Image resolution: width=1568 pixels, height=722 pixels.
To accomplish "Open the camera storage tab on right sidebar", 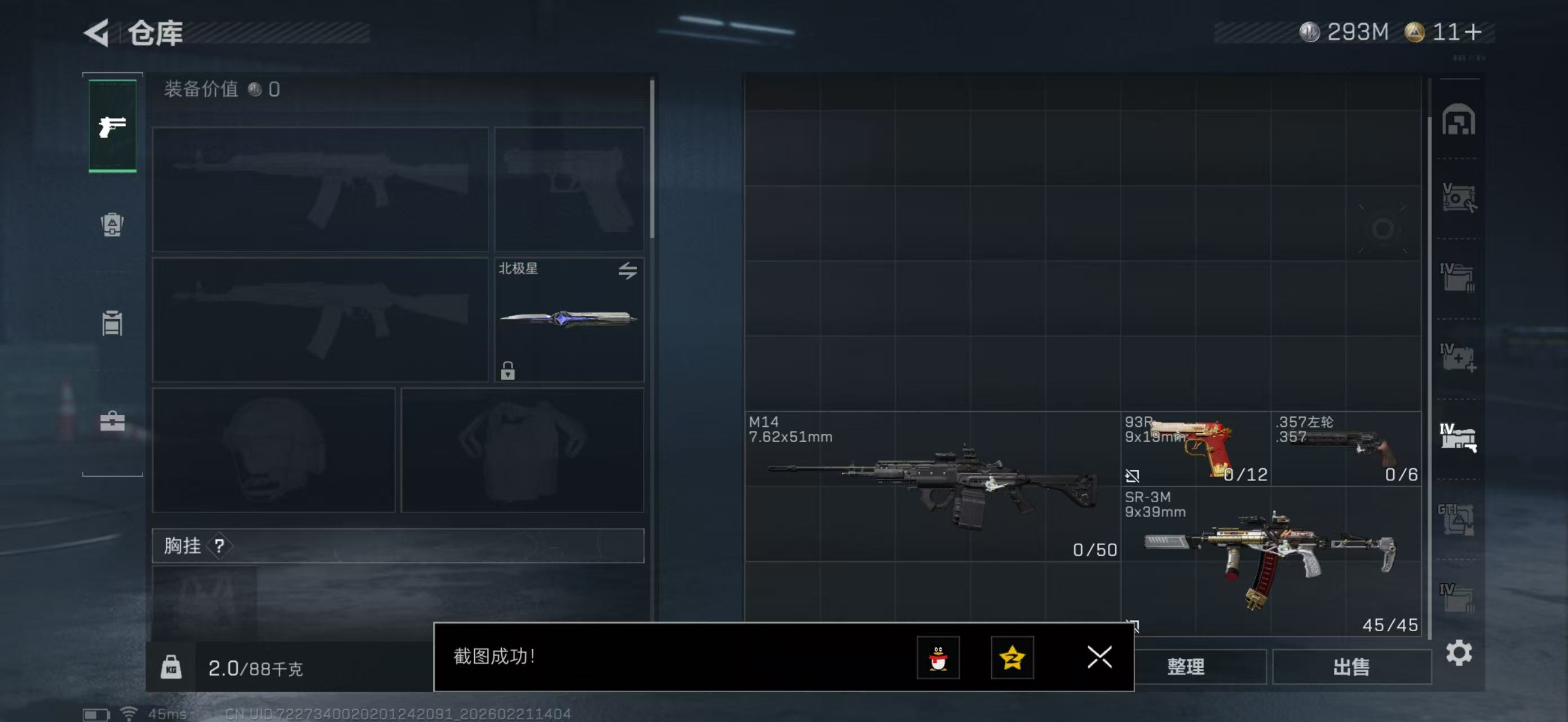I will pos(1460,198).
